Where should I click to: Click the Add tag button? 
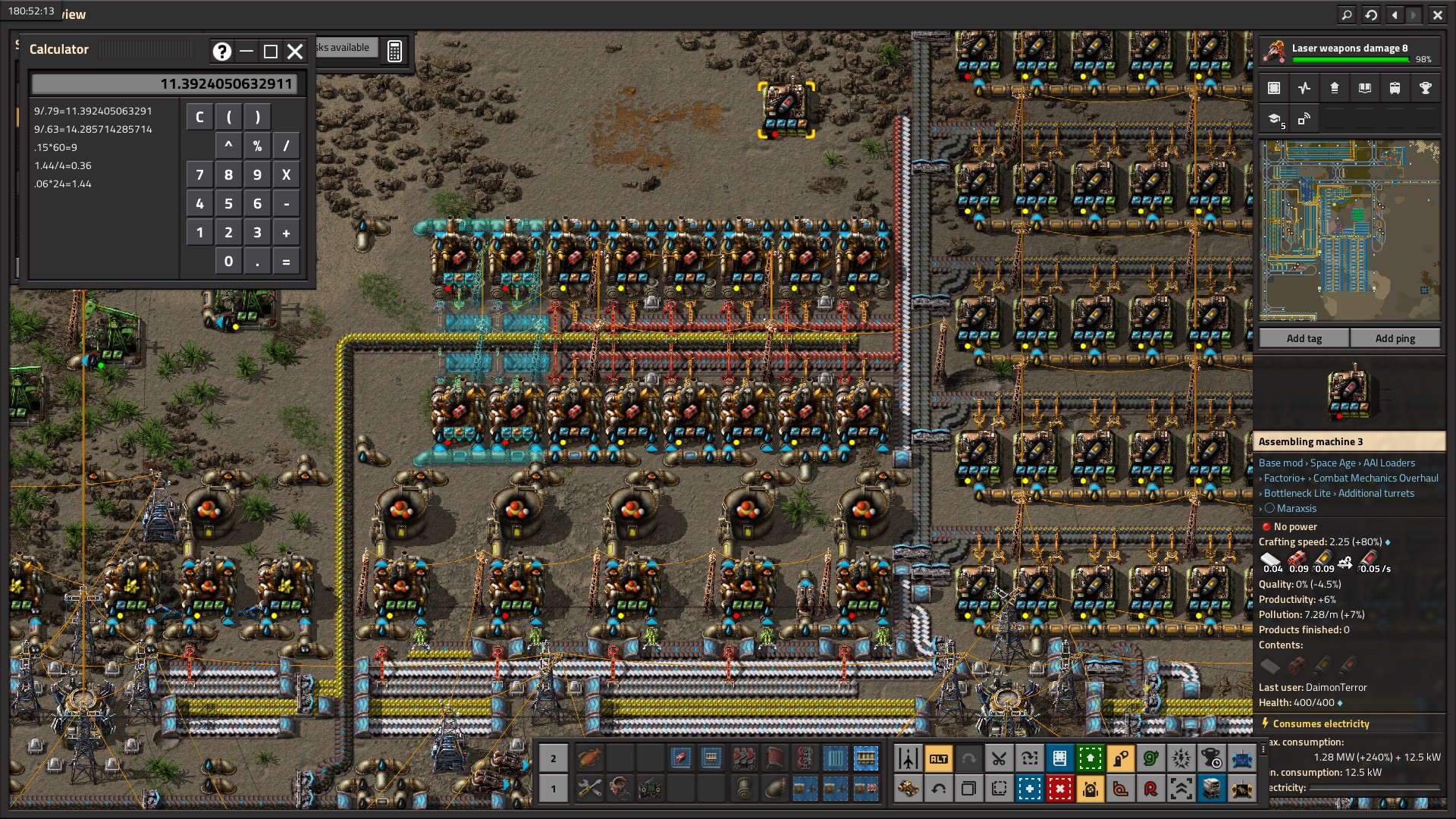tap(1304, 338)
